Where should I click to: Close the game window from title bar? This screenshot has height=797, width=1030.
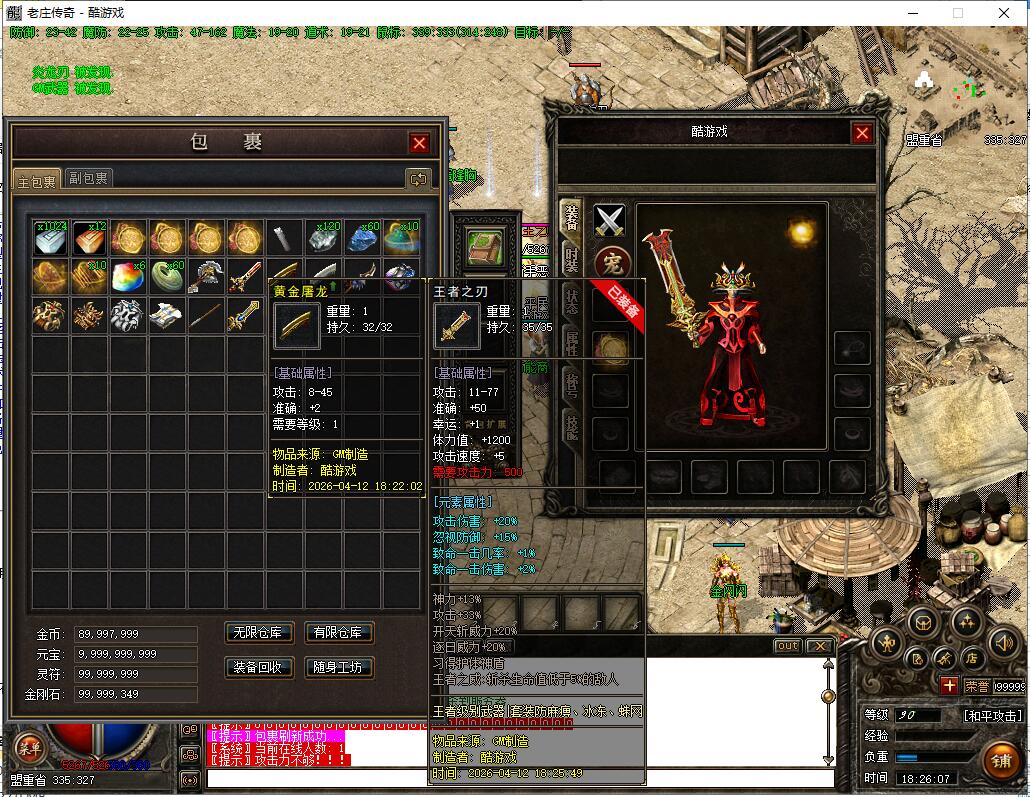coord(1004,13)
